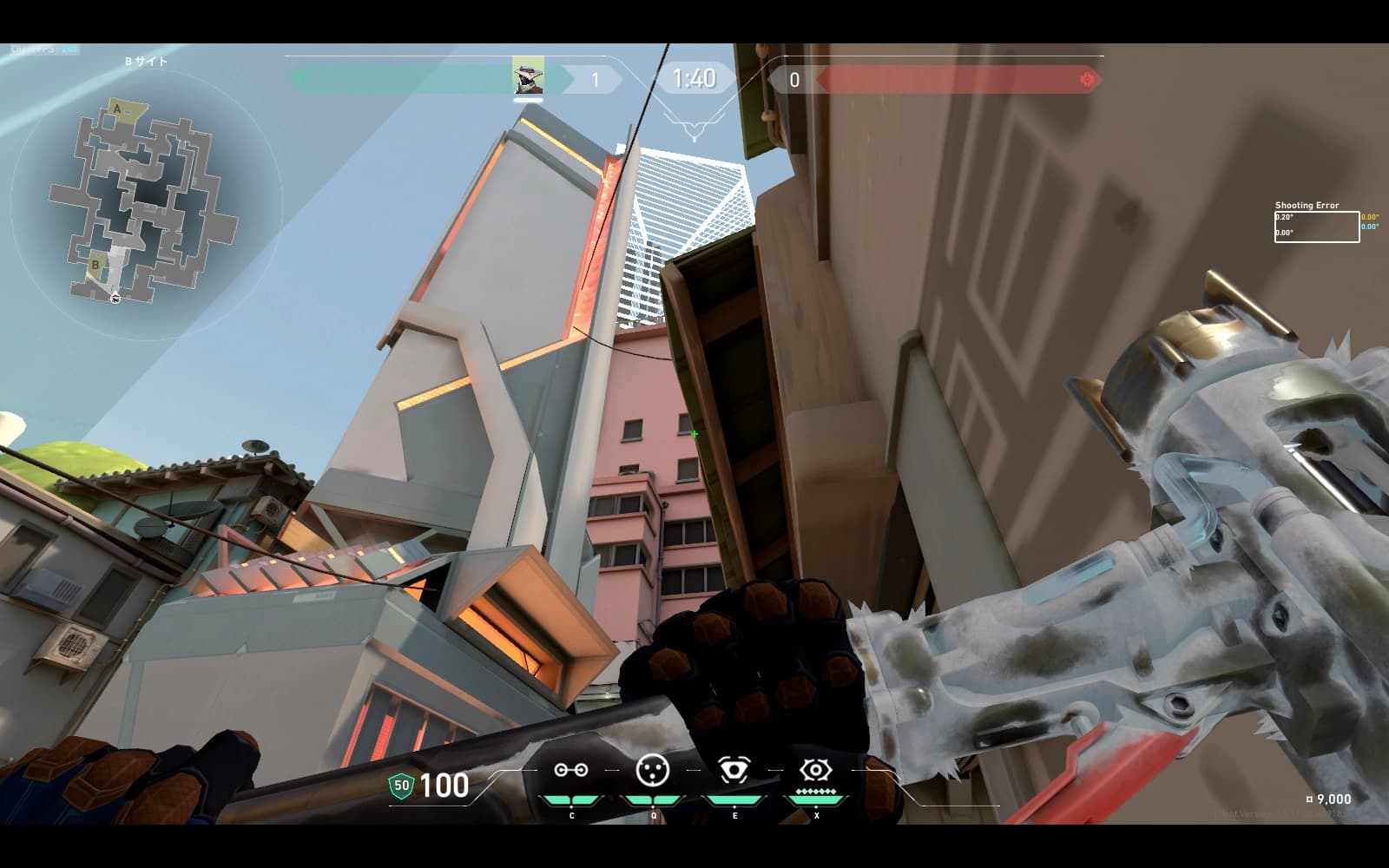
Task: Select the A site marker on minimap
Action: coord(118,109)
